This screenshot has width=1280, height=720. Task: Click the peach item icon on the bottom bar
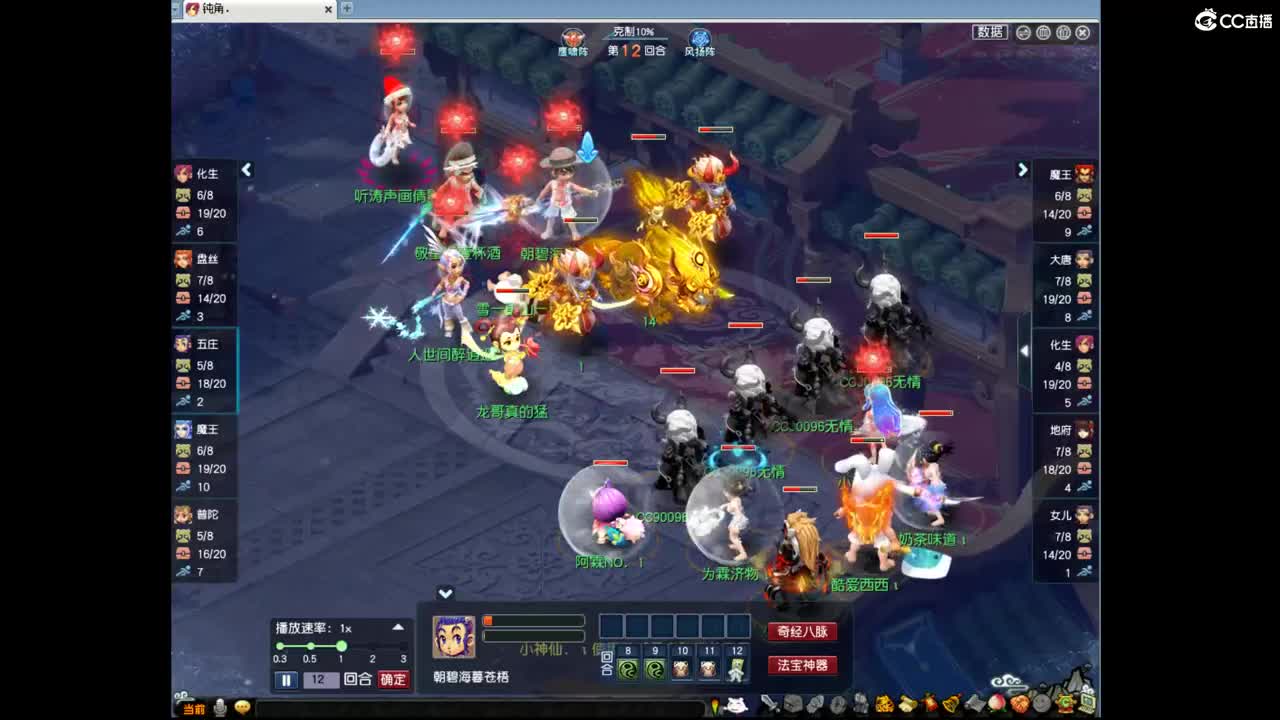pyautogui.click(x=995, y=703)
